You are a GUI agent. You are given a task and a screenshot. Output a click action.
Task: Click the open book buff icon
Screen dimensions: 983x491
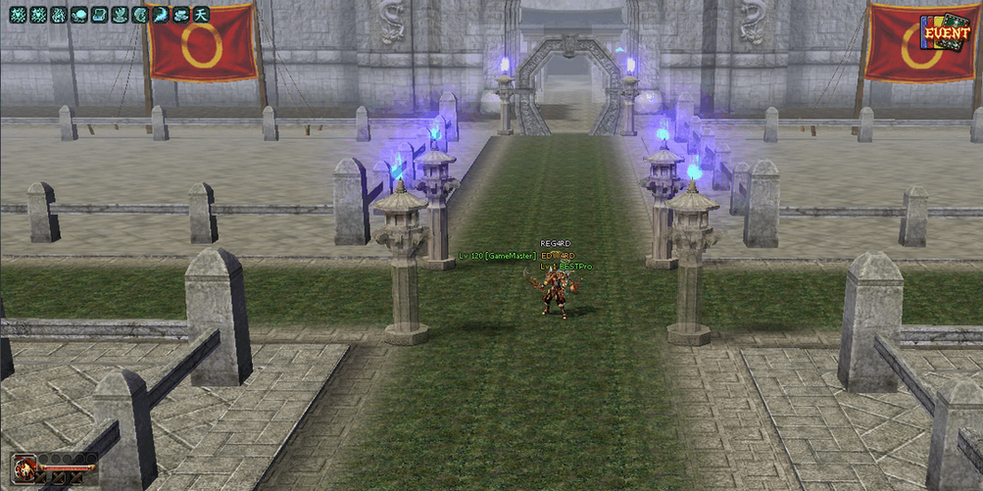tap(99, 15)
